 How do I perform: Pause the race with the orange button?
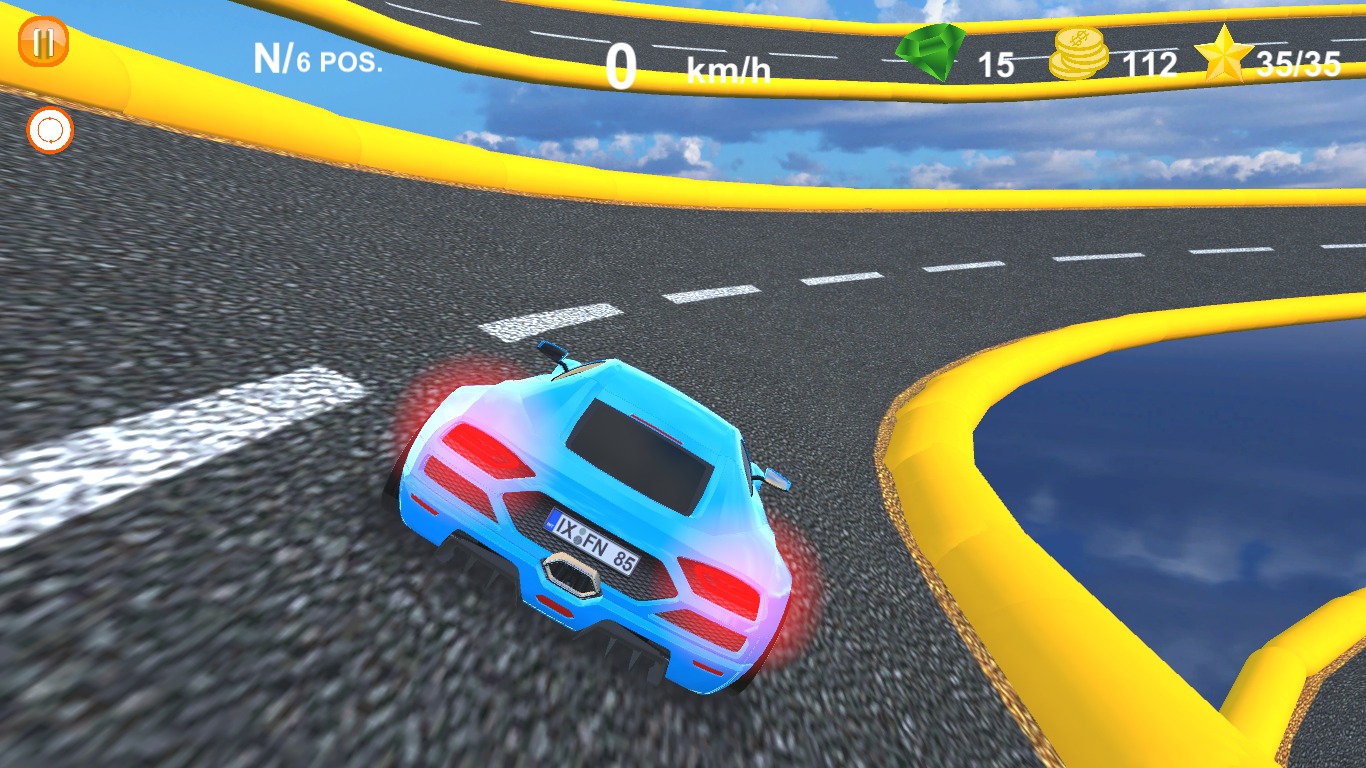pos(44,43)
